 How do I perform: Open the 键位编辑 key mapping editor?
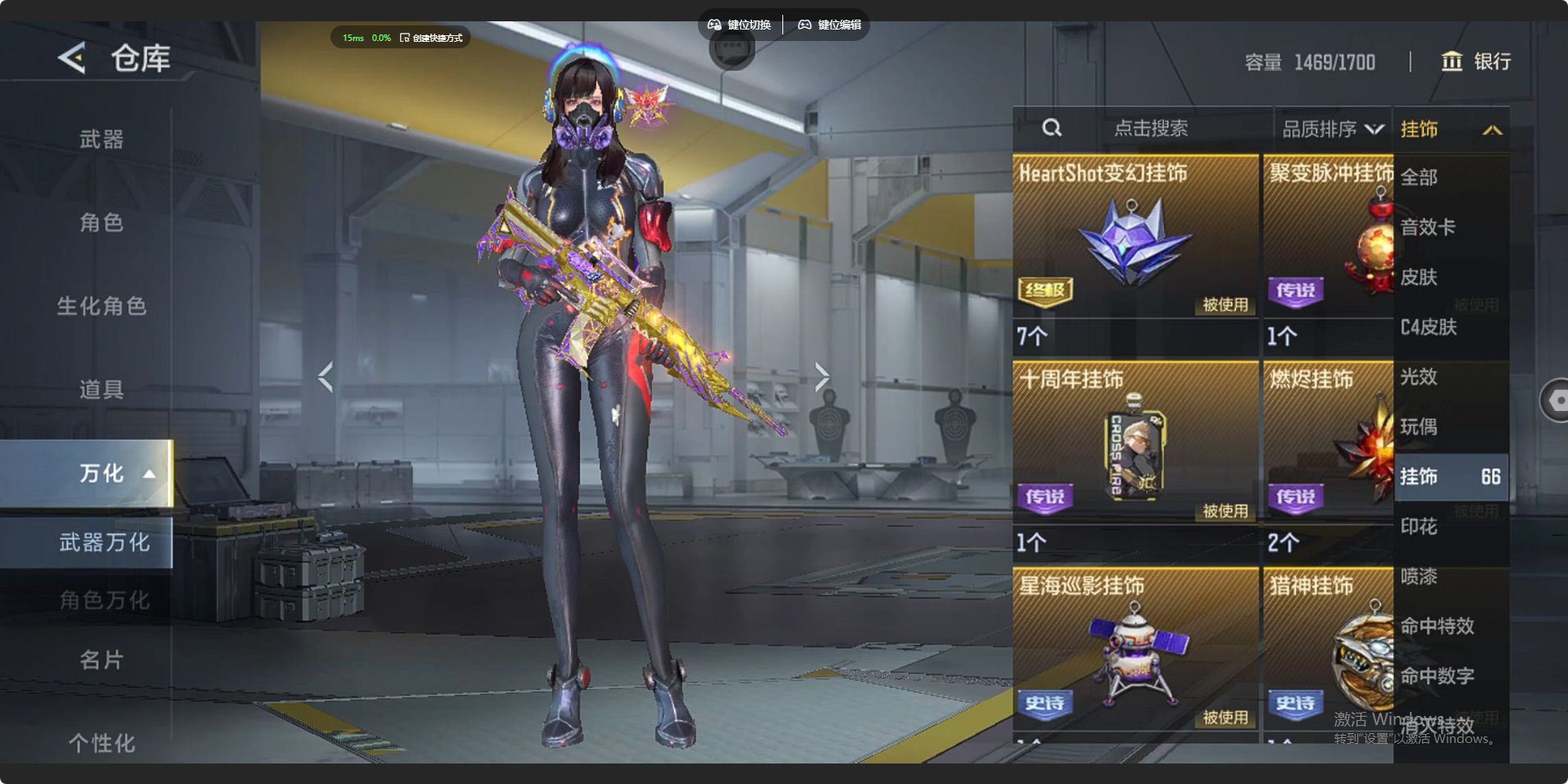pyautogui.click(x=830, y=25)
